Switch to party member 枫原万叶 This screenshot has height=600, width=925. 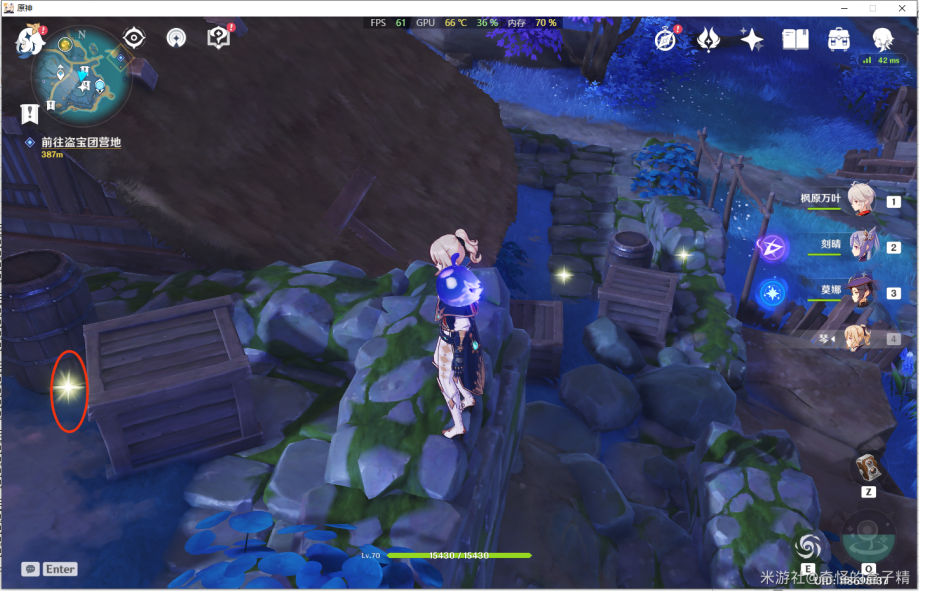[861, 199]
